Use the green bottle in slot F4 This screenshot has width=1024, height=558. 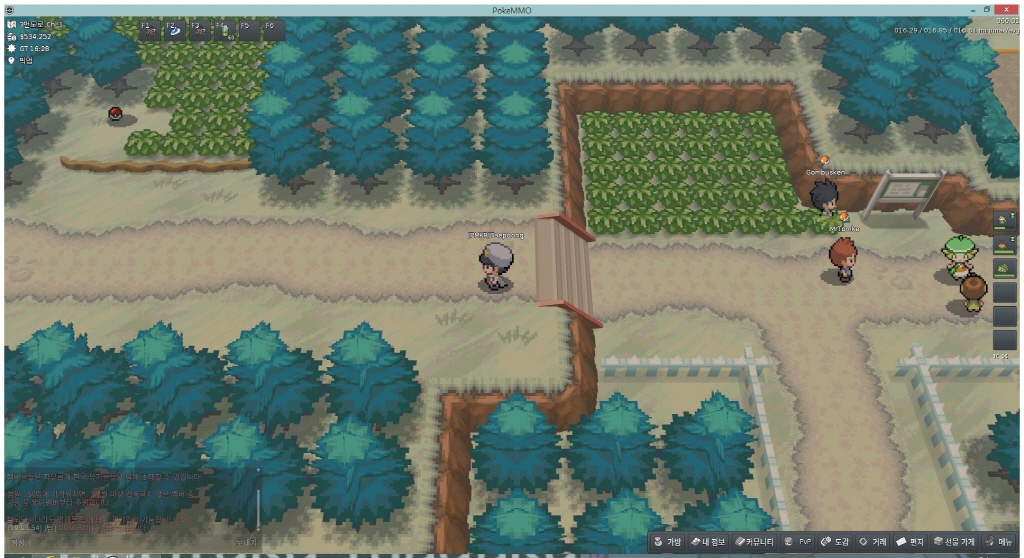tap(224, 30)
